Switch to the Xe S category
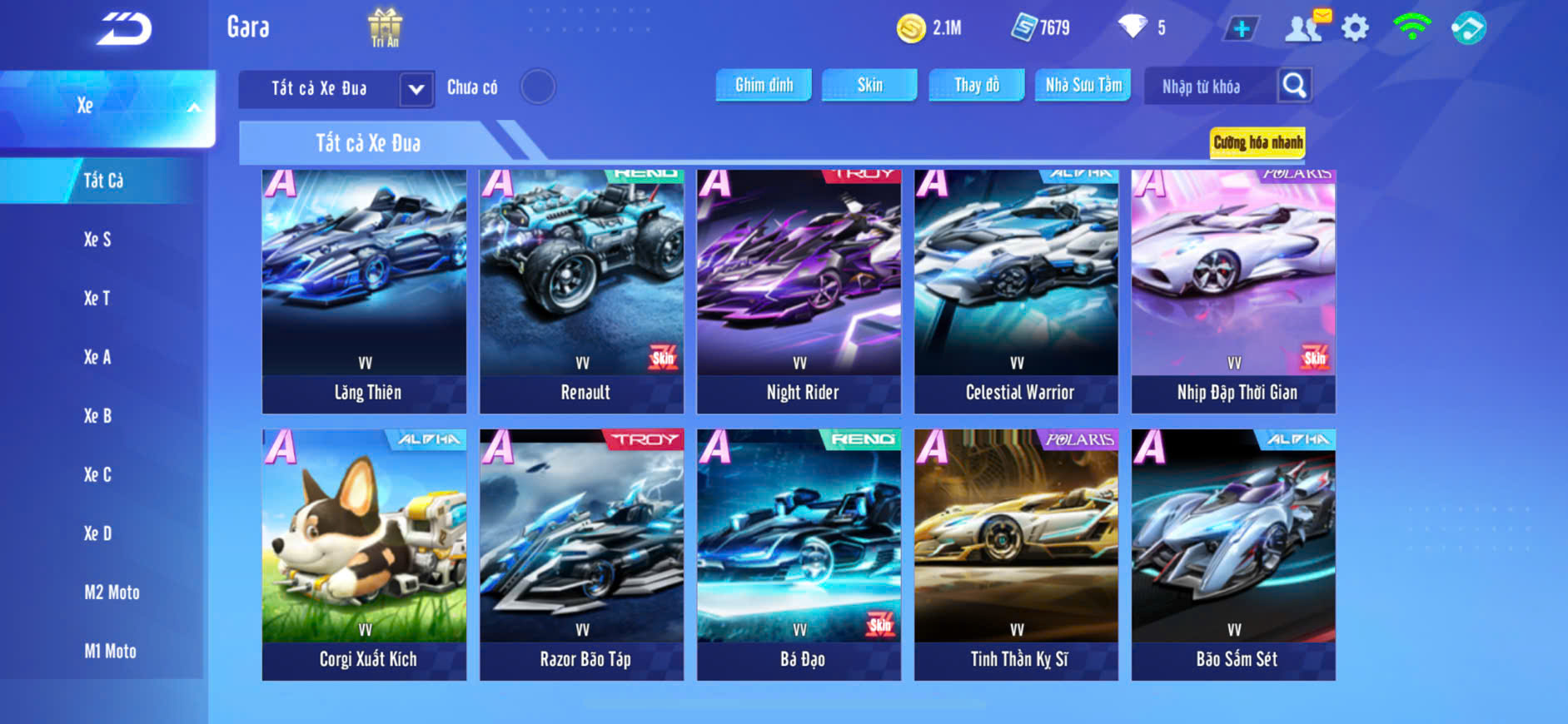This screenshot has height=724, width=1568. point(97,240)
